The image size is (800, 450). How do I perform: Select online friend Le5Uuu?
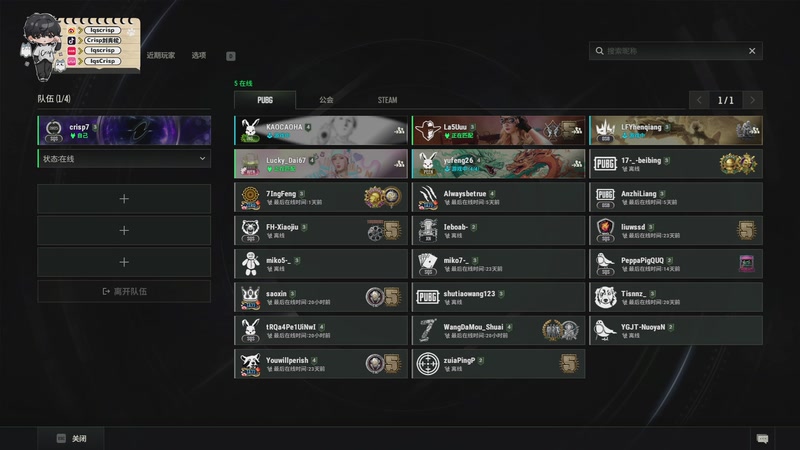click(498, 130)
